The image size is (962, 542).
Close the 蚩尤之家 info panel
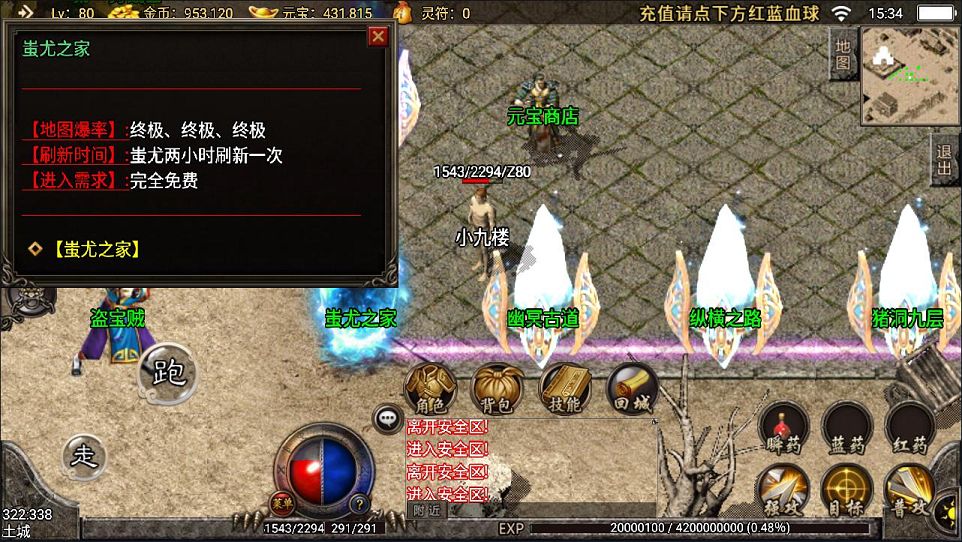coord(378,37)
